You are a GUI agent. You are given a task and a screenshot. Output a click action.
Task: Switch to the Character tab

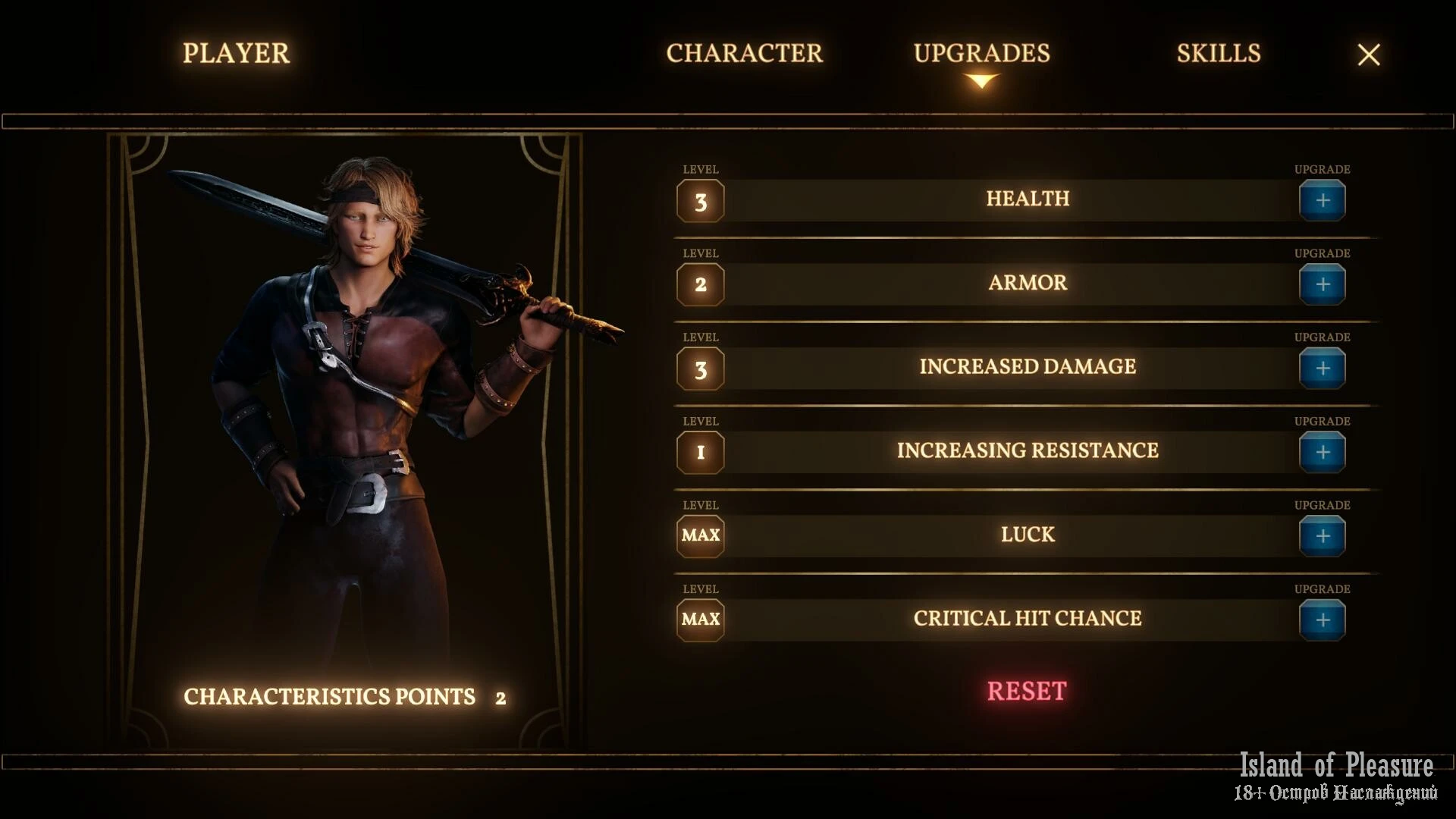click(744, 53)
